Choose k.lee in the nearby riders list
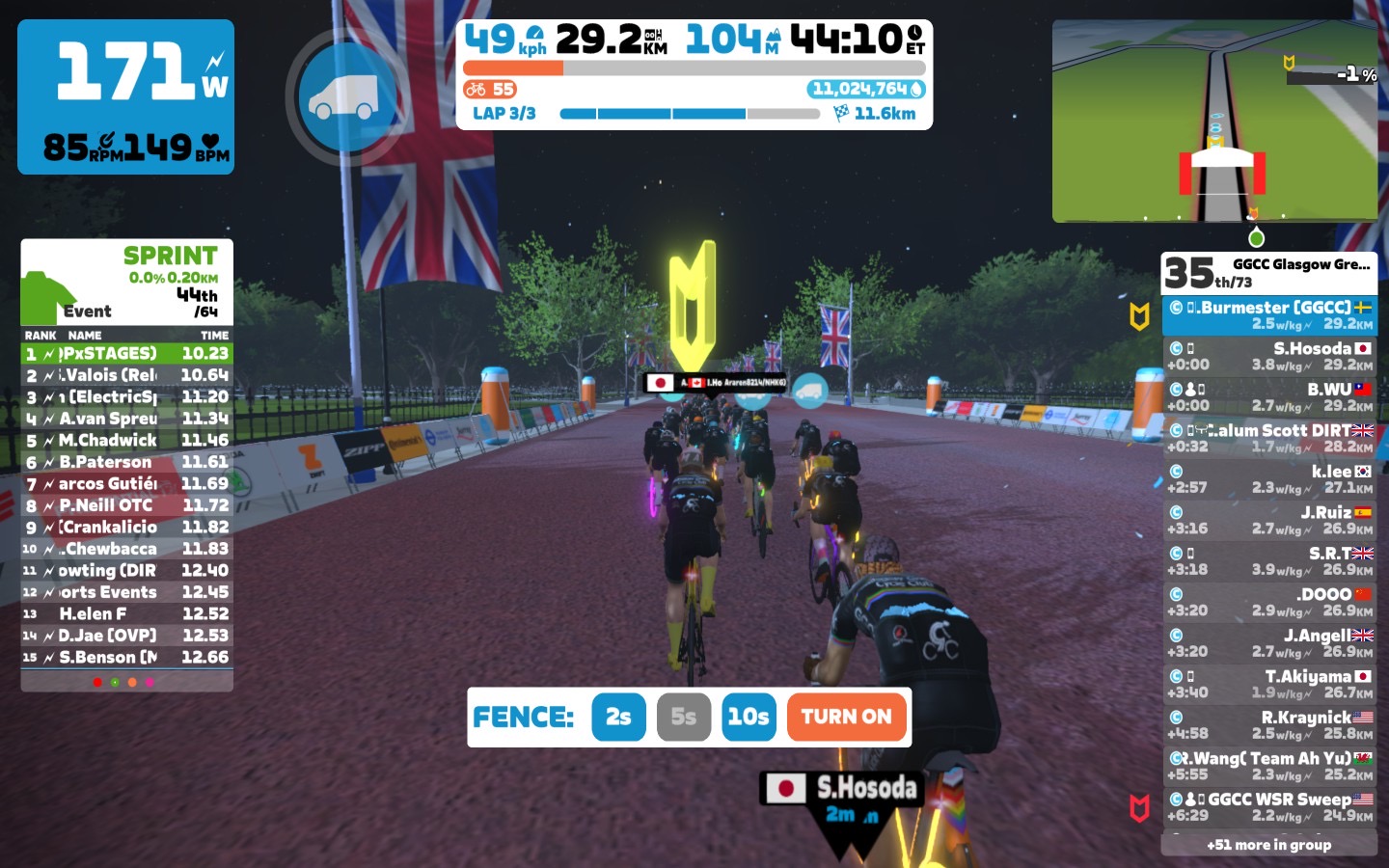This screenshot has width=1389, height=868. click(1268, 478)
